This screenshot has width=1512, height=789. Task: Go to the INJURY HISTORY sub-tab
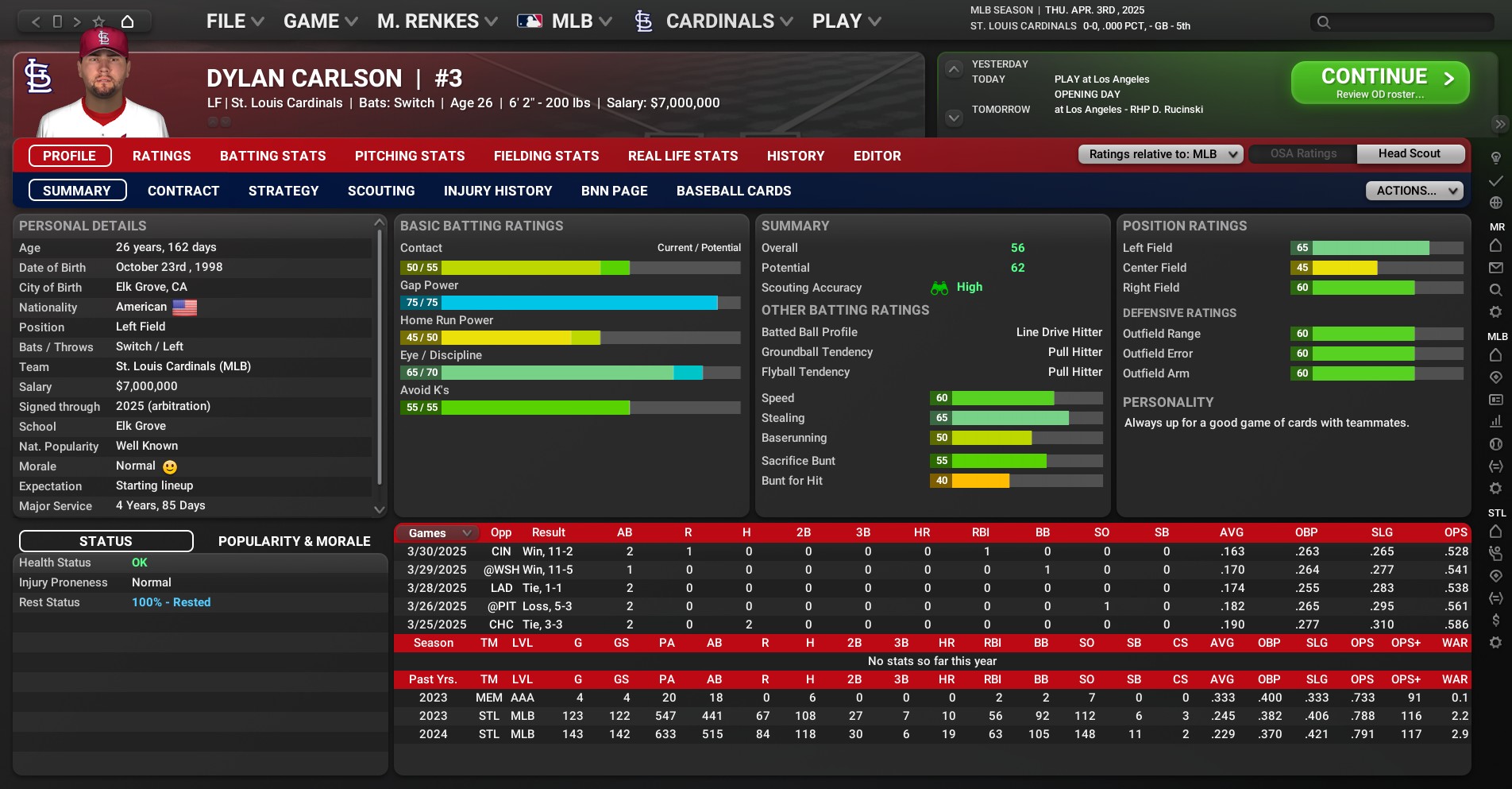tap(497, 191)
